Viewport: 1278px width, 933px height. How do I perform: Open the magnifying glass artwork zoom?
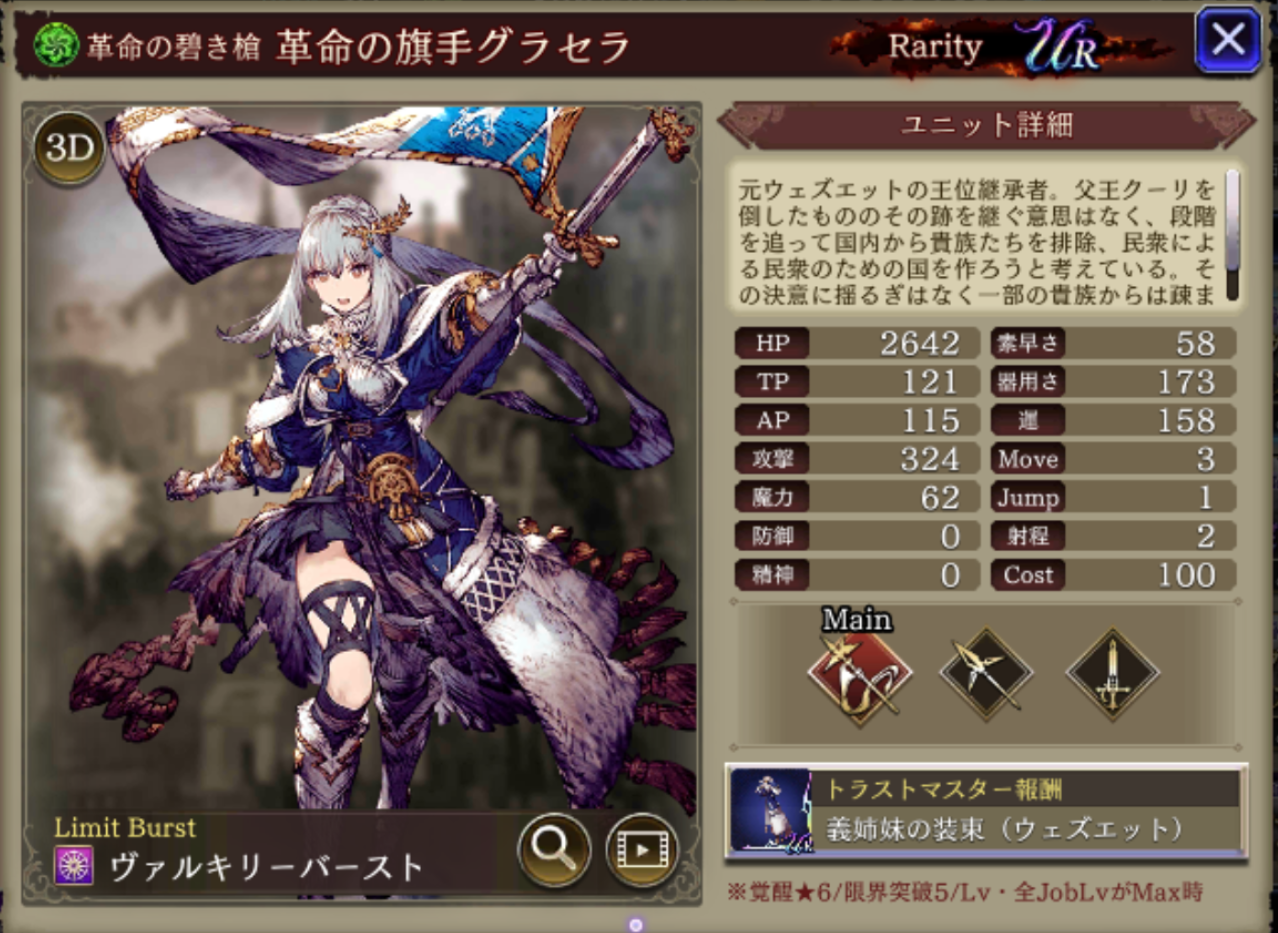pyautogui.click(x=551, y=850)
